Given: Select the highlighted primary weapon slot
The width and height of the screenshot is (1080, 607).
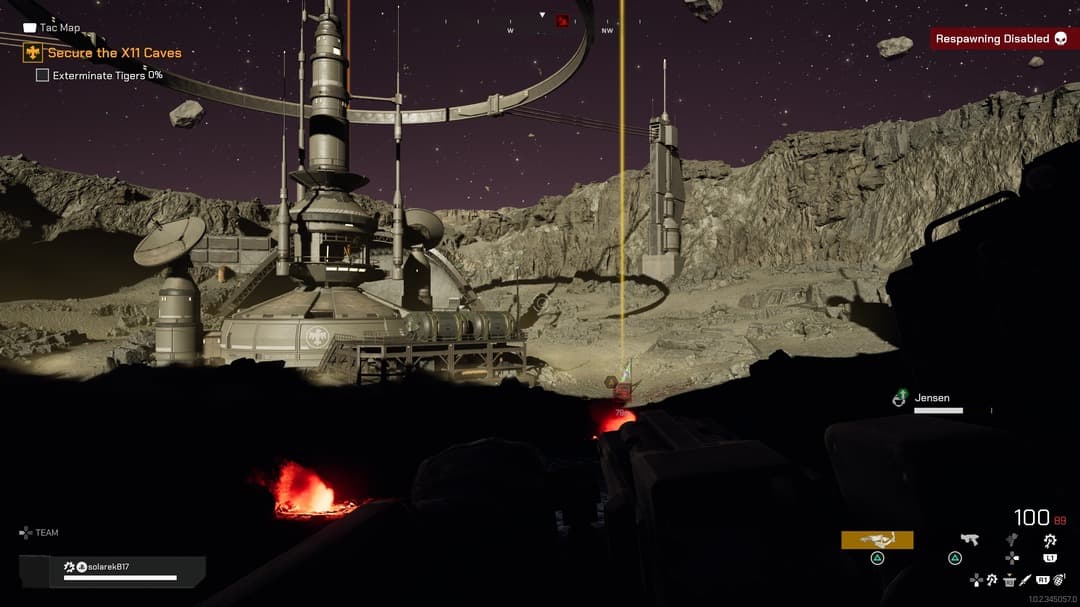Looking at the screenshot, I should pos(877,540).
